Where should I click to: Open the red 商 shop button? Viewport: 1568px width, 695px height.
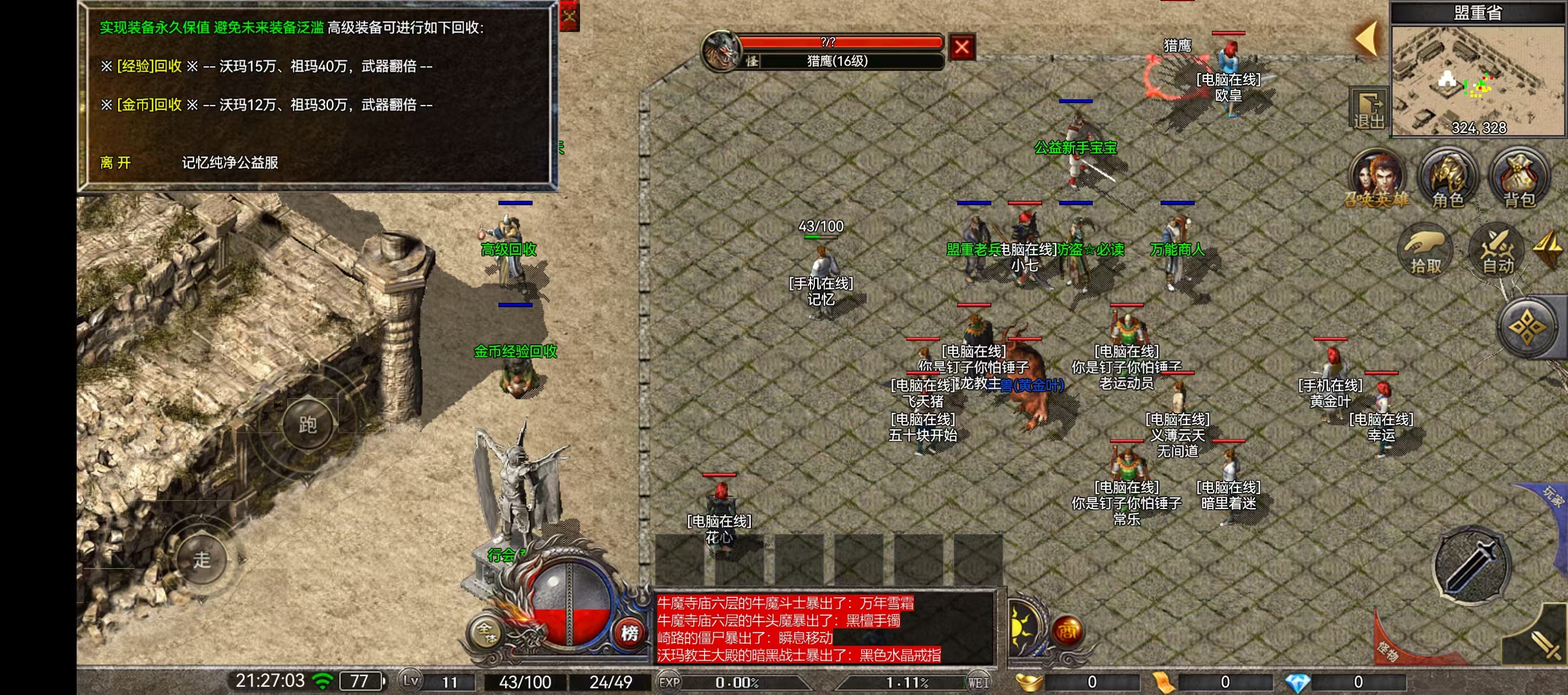coord(1066,630)
